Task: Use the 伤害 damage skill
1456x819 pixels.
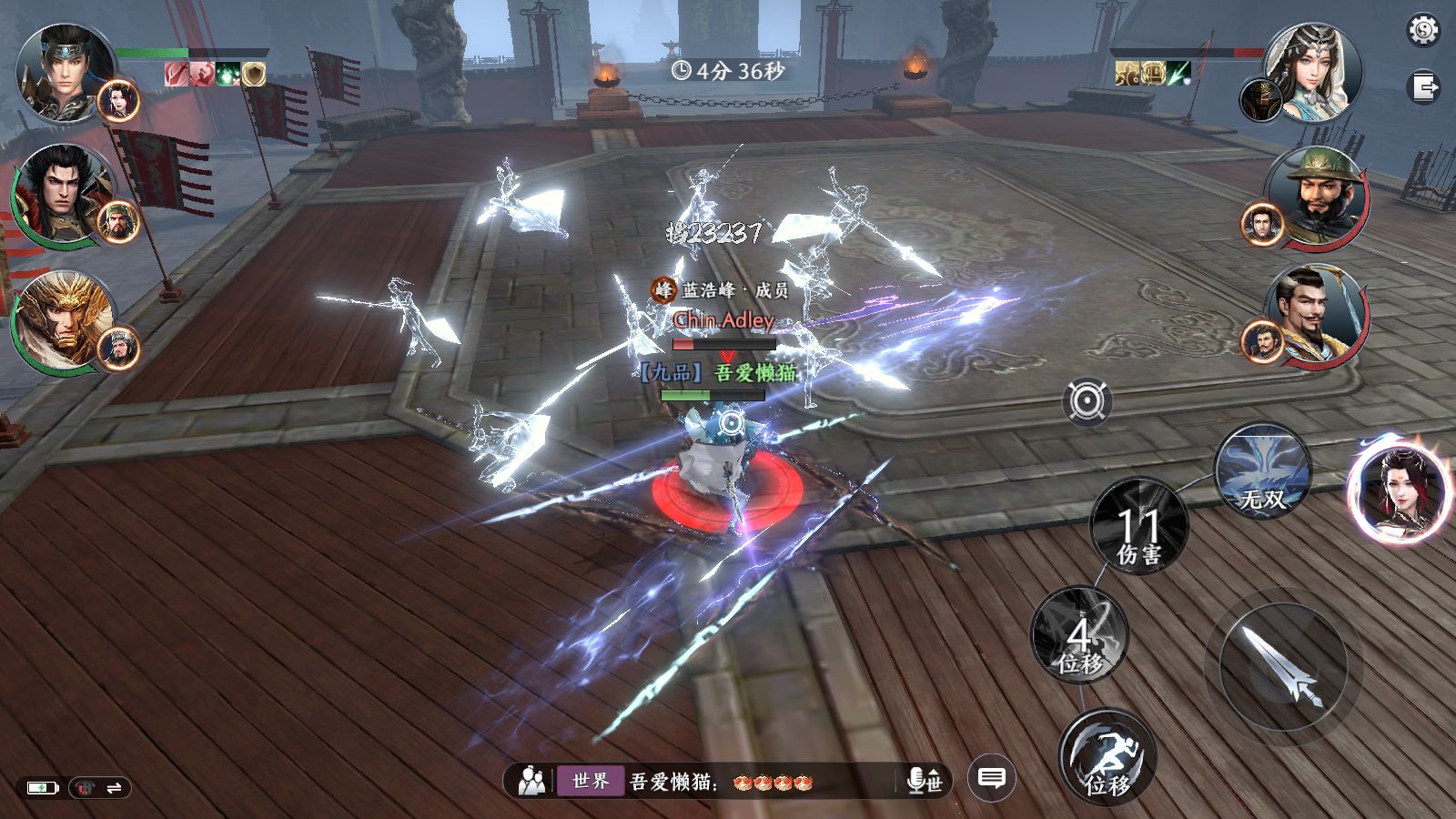Action: coord(1138,526)
